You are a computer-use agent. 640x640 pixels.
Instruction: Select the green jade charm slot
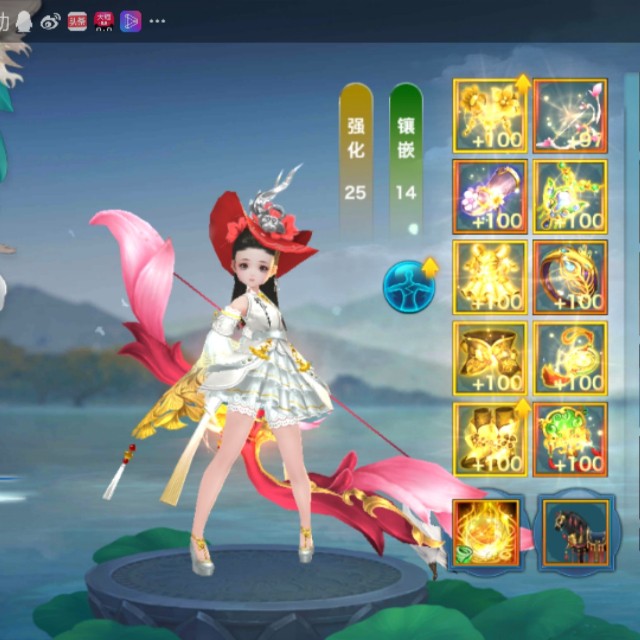[570, 438]
